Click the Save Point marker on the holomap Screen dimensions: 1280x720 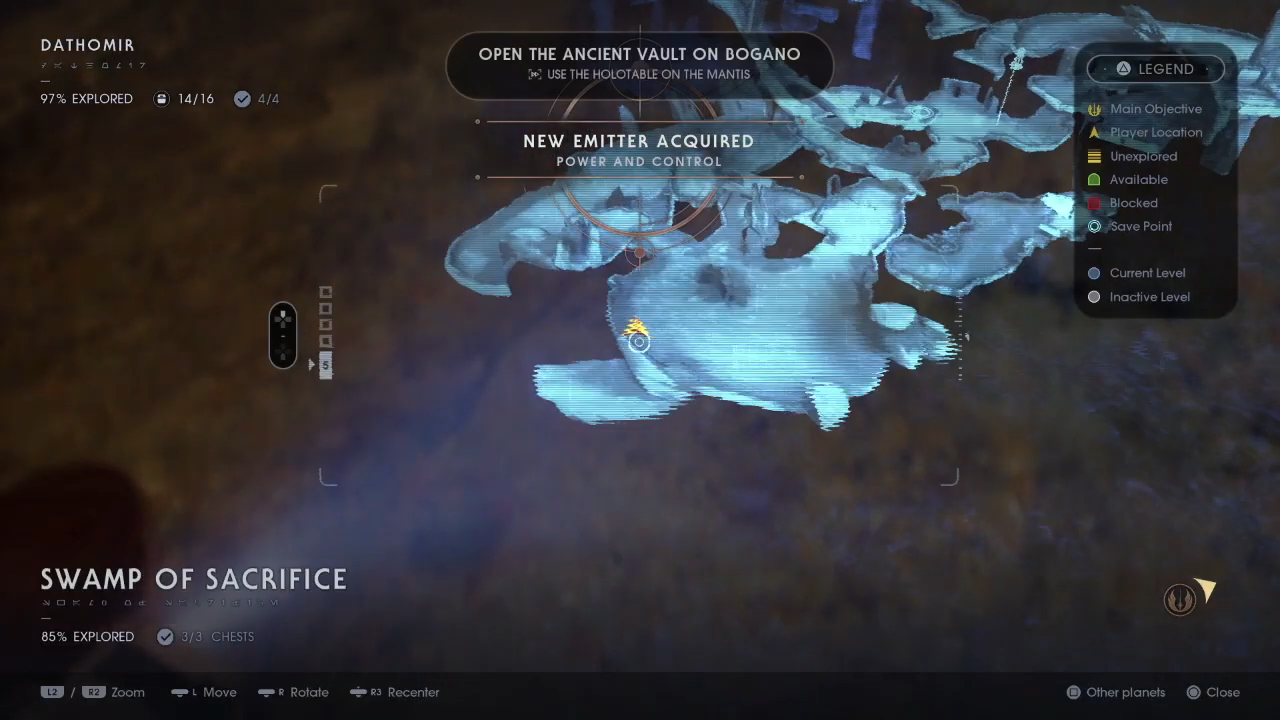click(x=639, y=342)
